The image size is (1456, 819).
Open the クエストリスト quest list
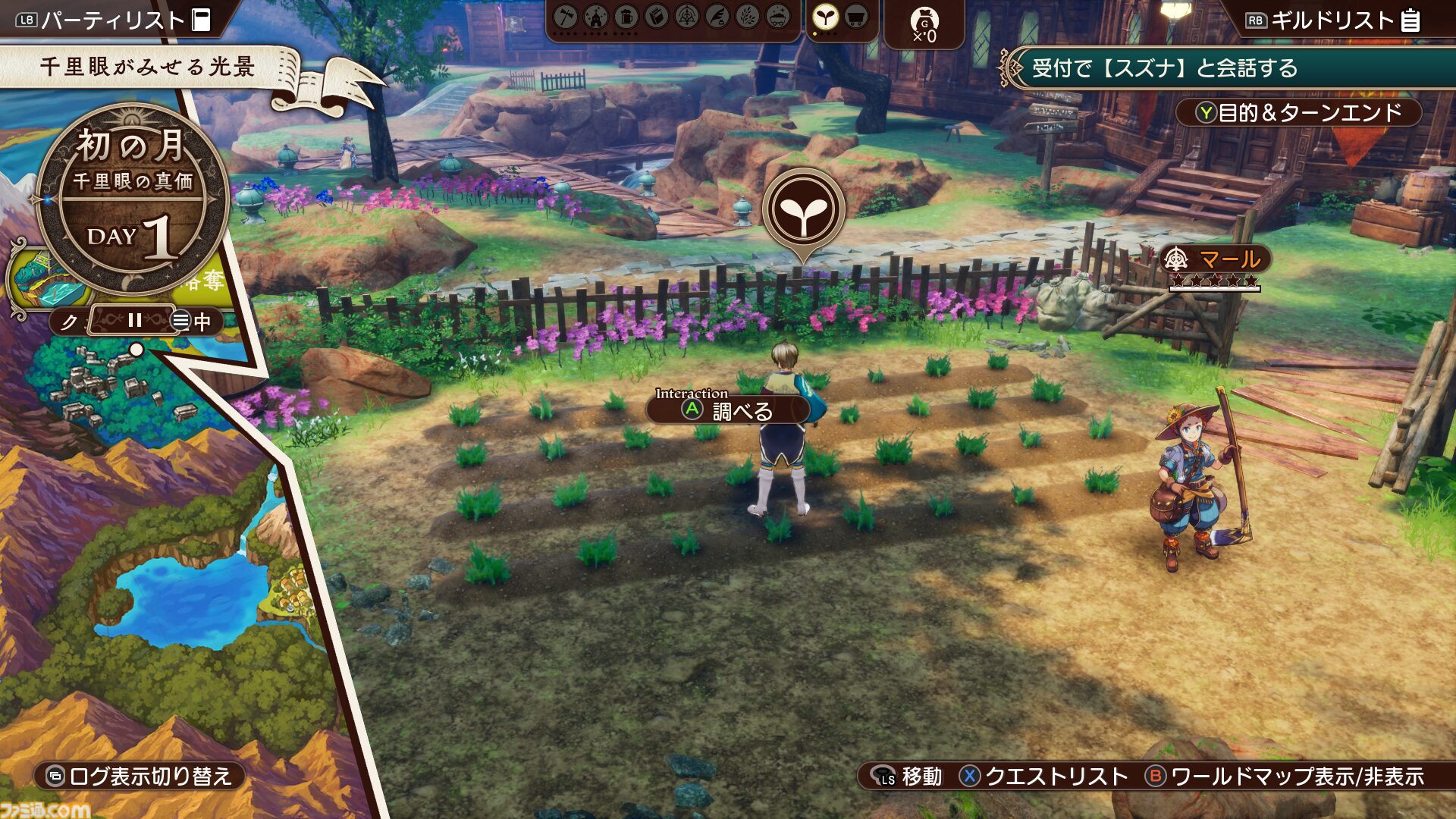pyautogui.click(x=1044, y=776)
